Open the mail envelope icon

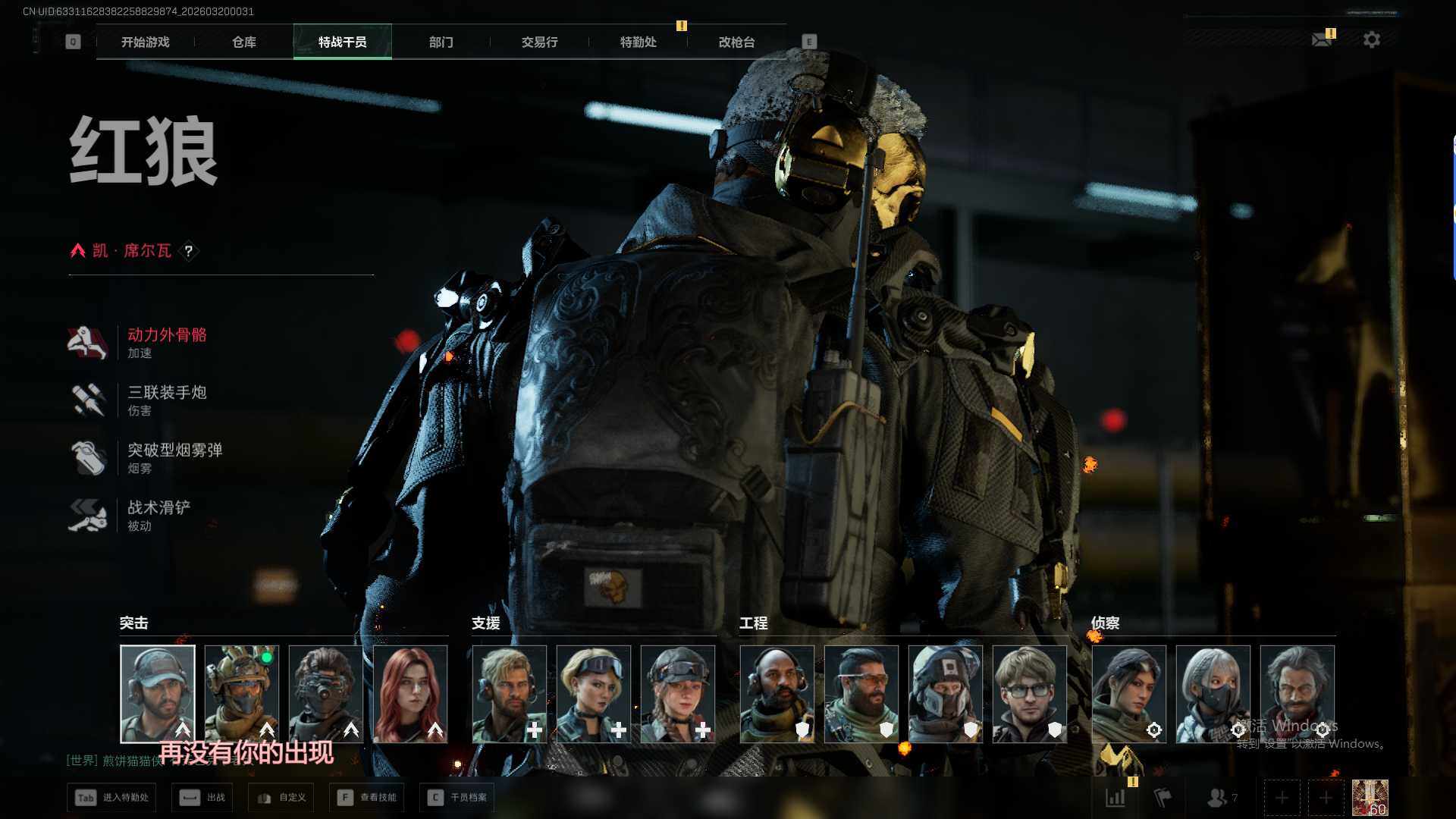(1322, 39)
